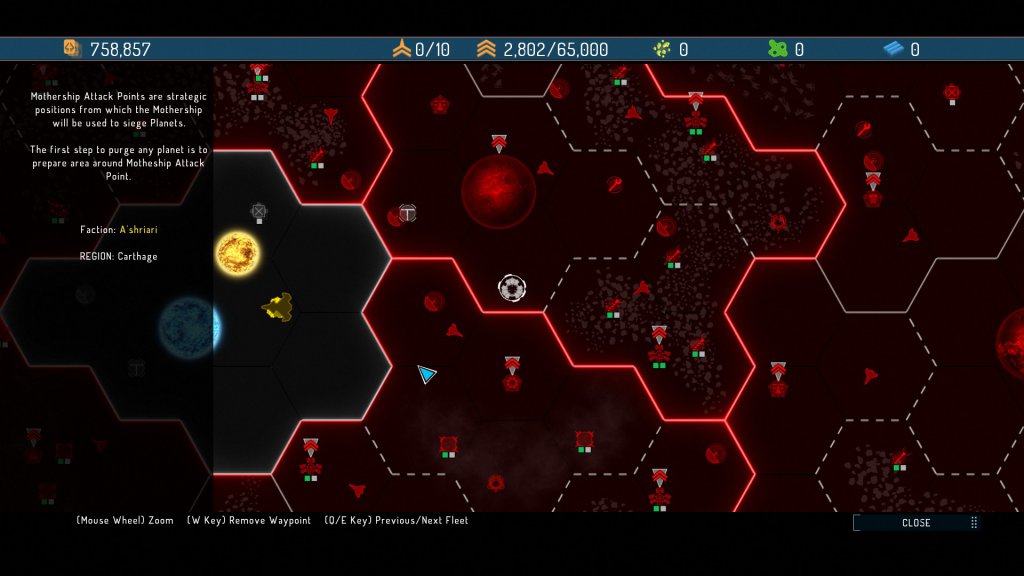Close the star map screen

tap(916, 522)
